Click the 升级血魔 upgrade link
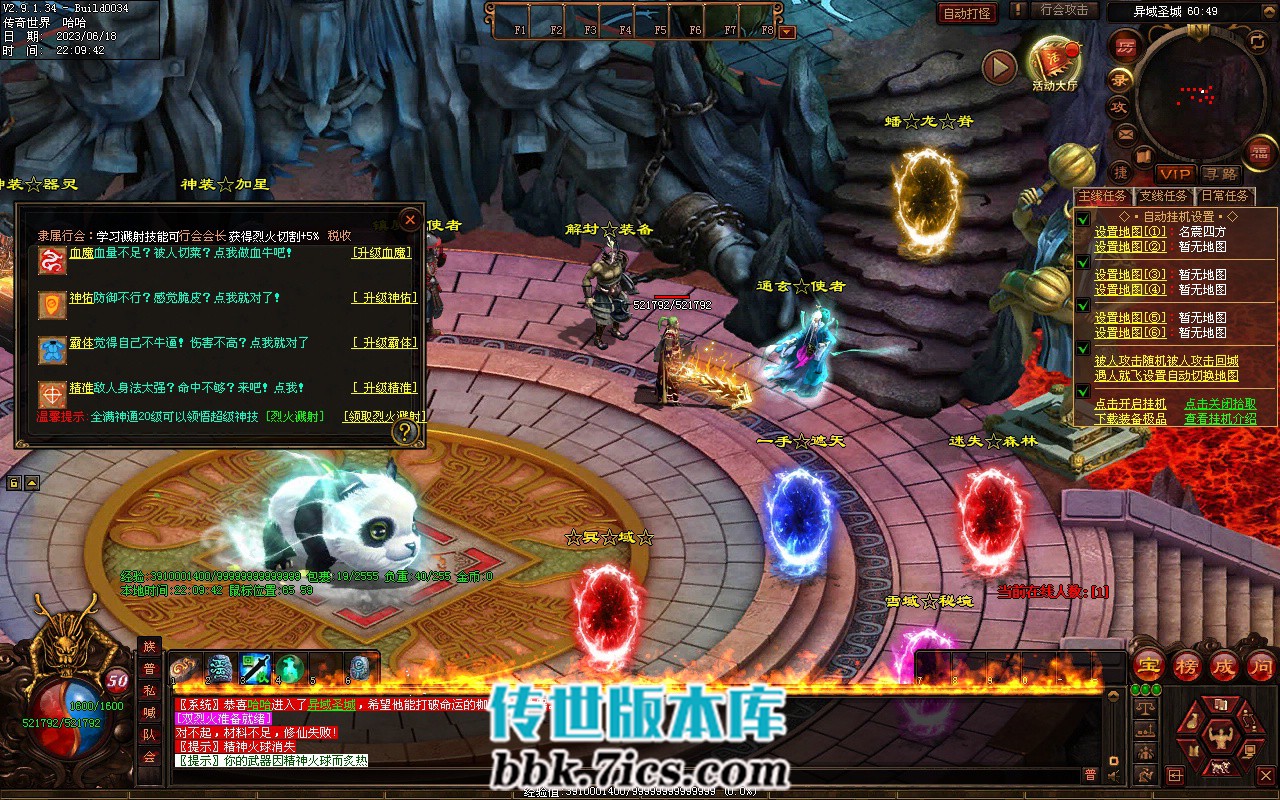This screenshot has width=1280, height=800. tap(382, 253)
